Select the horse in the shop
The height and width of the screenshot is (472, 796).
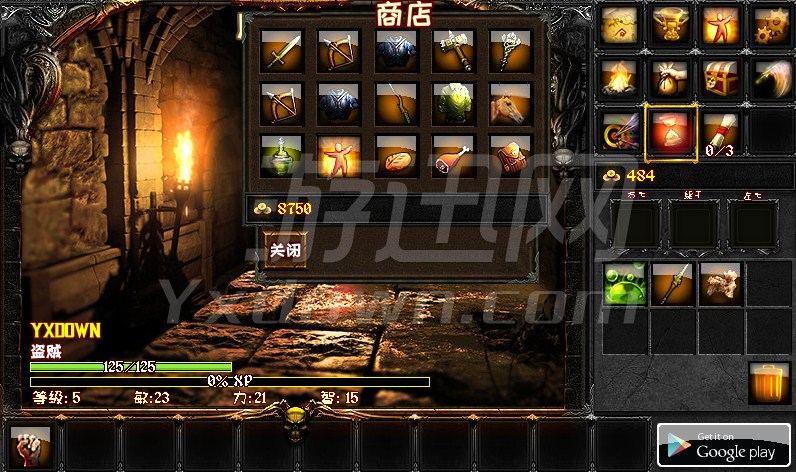[x=511, y=103]
